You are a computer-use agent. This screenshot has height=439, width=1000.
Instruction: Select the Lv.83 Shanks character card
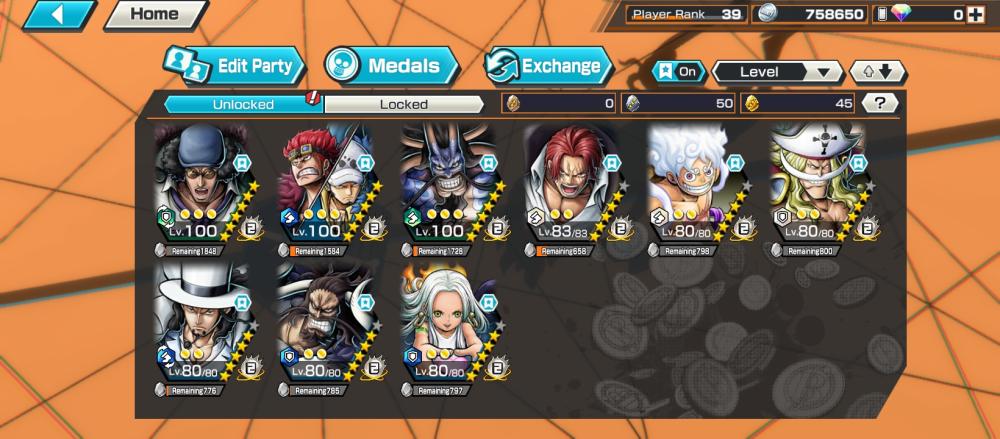coord(570,187)
